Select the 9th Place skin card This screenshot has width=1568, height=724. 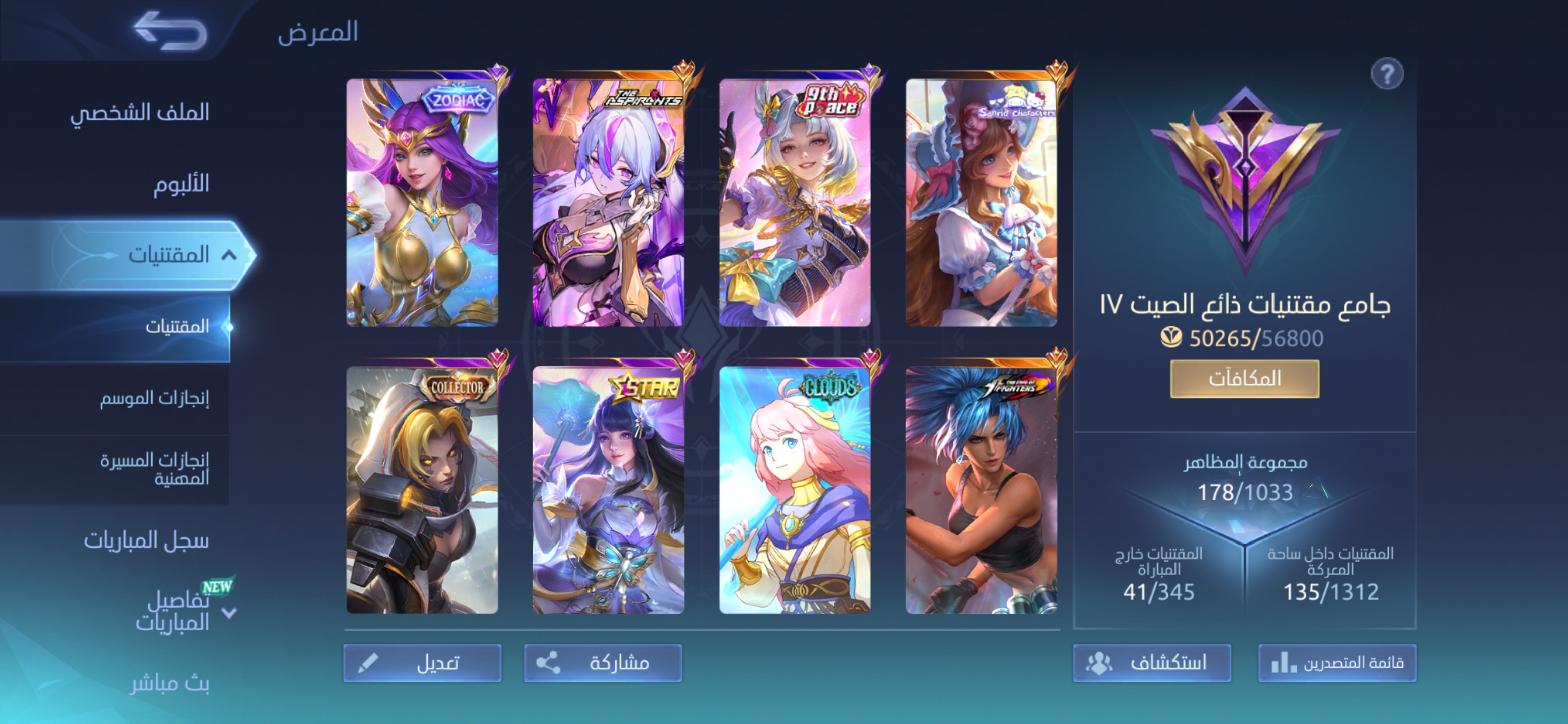click(795, 202)
